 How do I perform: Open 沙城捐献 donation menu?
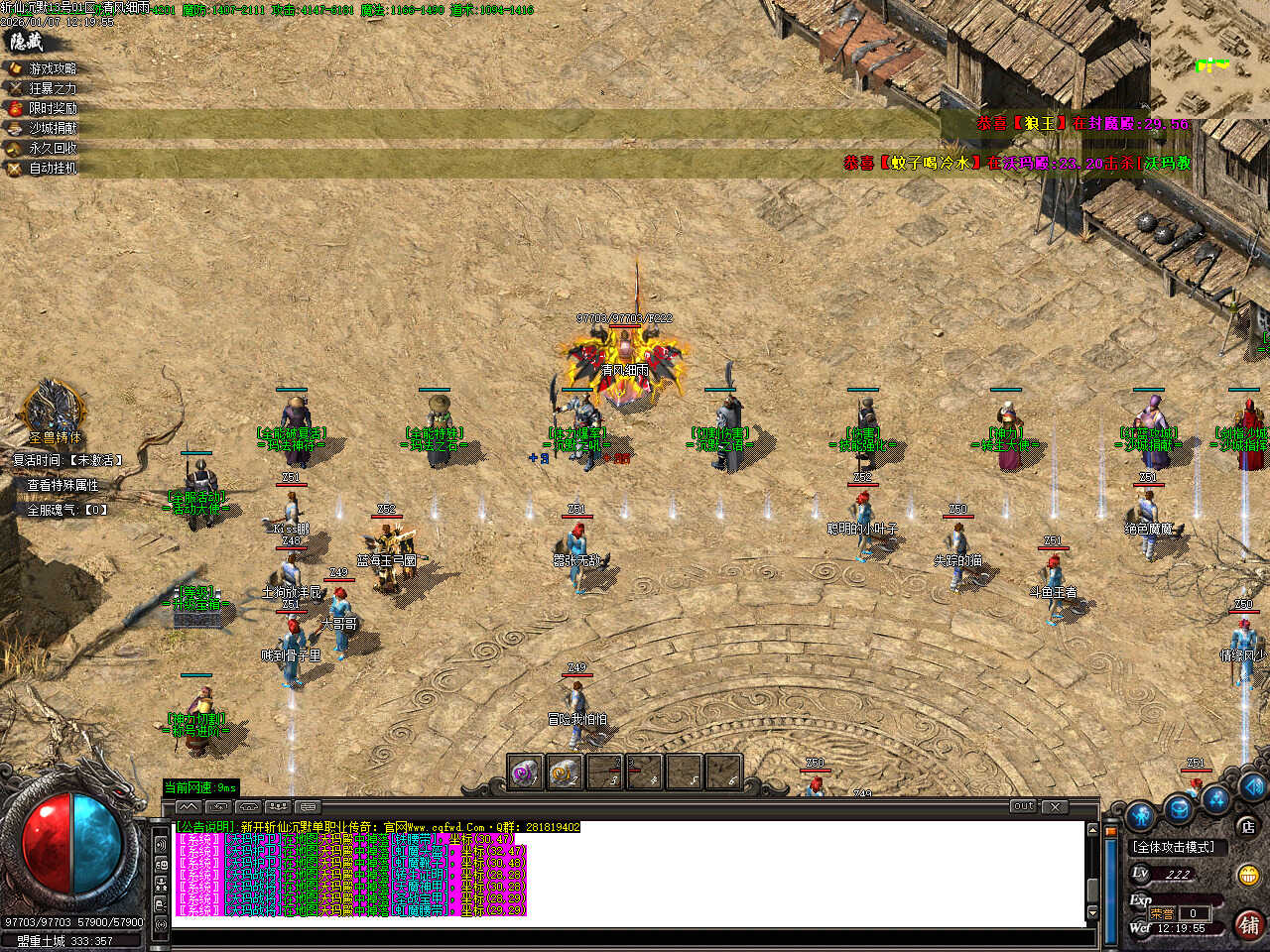tap(52, 128)
